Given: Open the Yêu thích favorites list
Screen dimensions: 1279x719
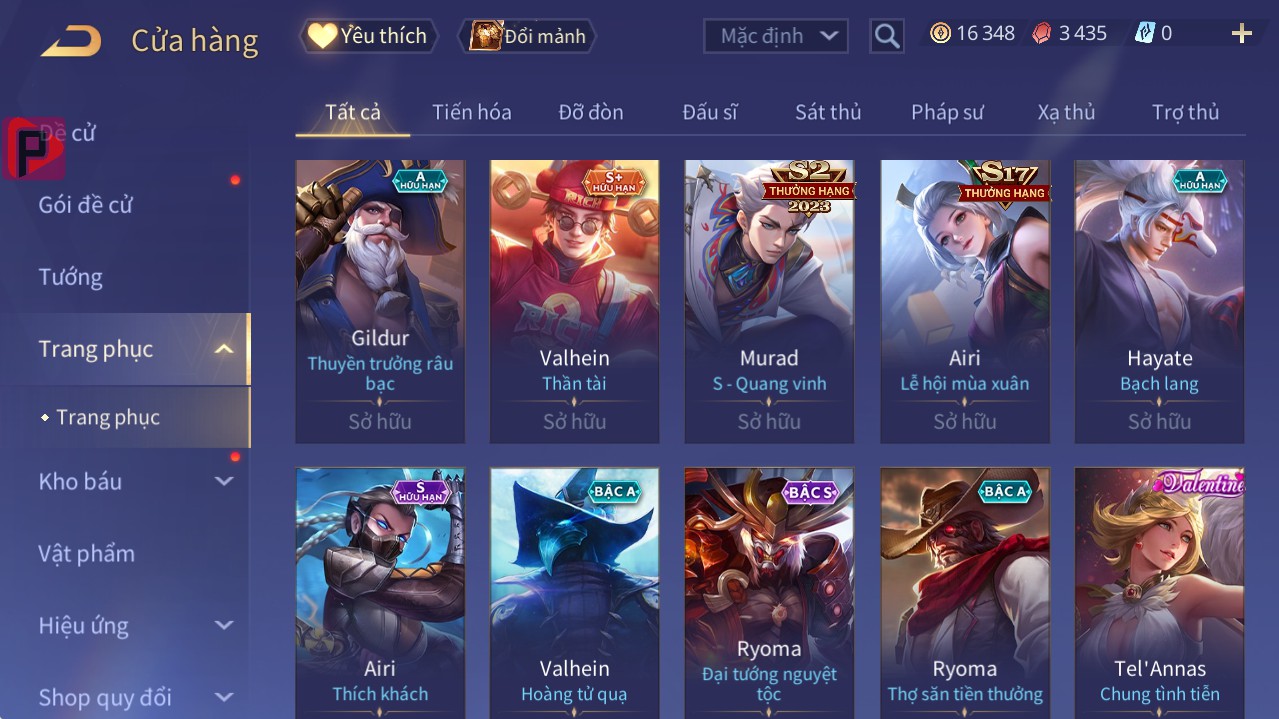Looking at the screenshot, I should (369, 36).
